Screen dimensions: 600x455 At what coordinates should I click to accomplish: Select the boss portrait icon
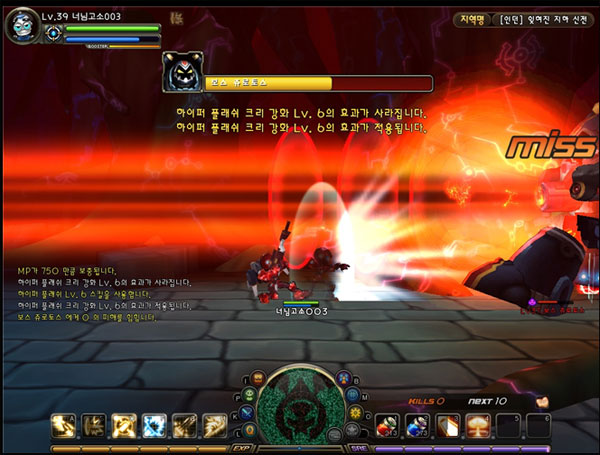[182, 72]
